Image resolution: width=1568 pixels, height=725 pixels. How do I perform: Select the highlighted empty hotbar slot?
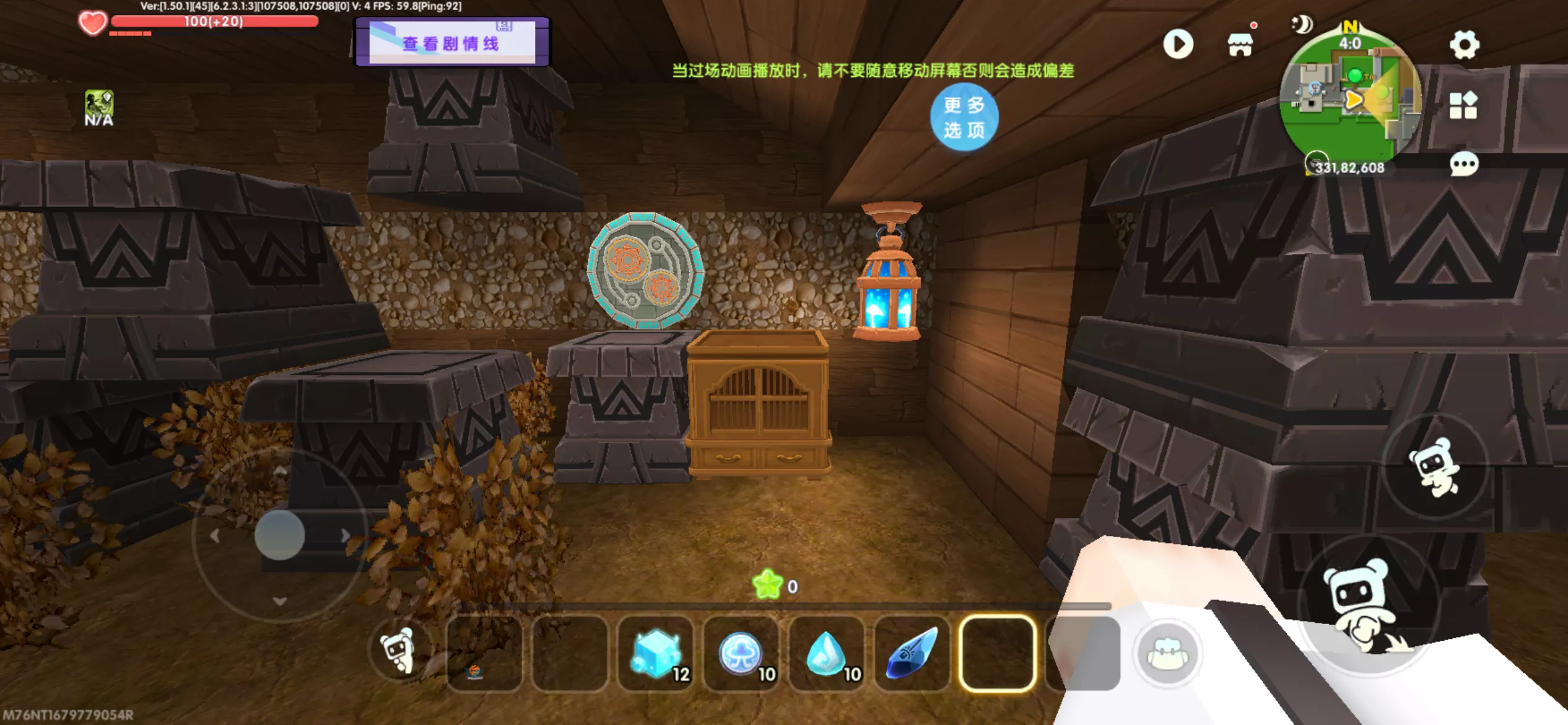pyautogui.click(x=997, y=653)
